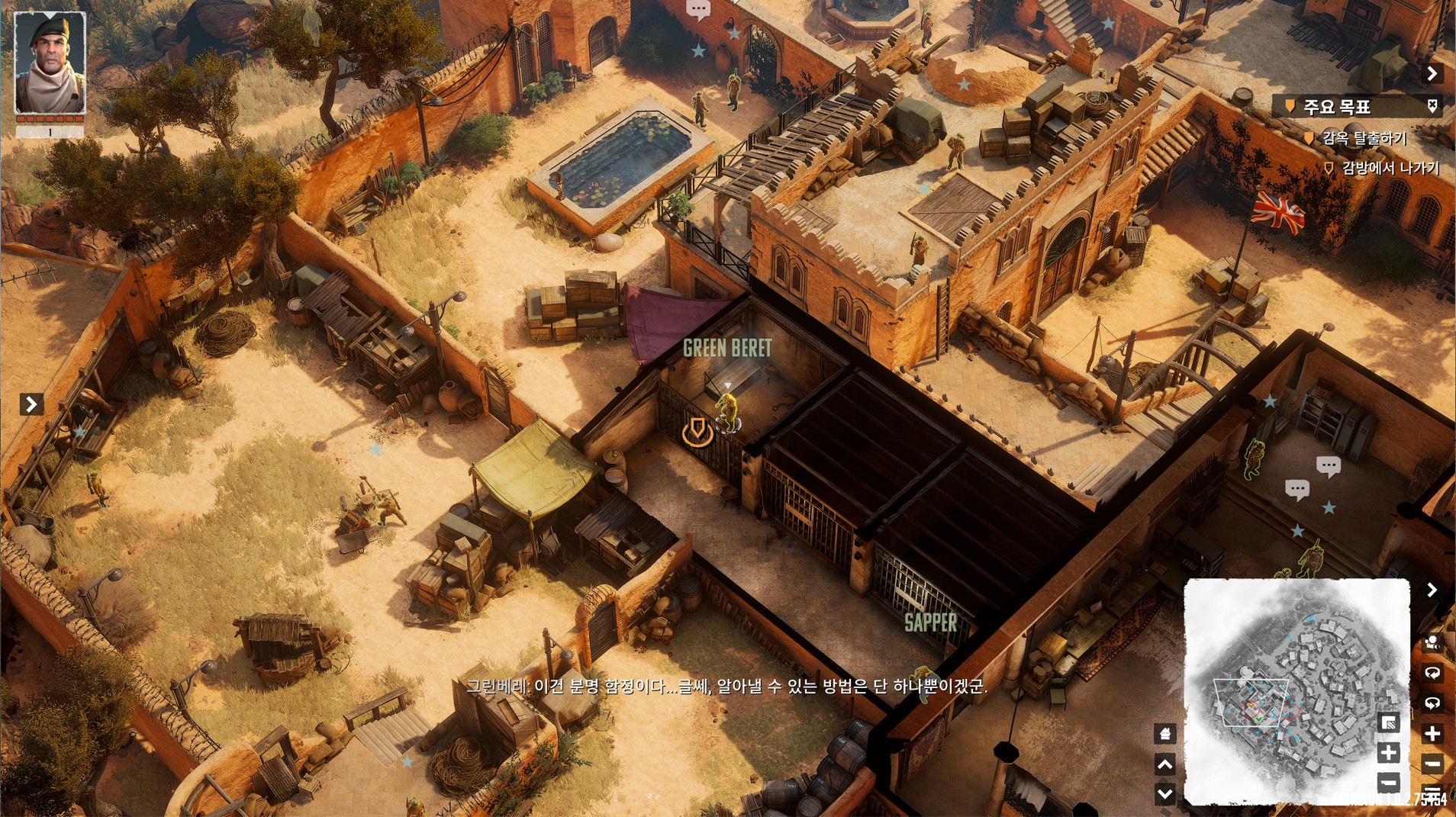Collapse the objectives panel with the arrow above it
1456x817 pixels.
1432,73
